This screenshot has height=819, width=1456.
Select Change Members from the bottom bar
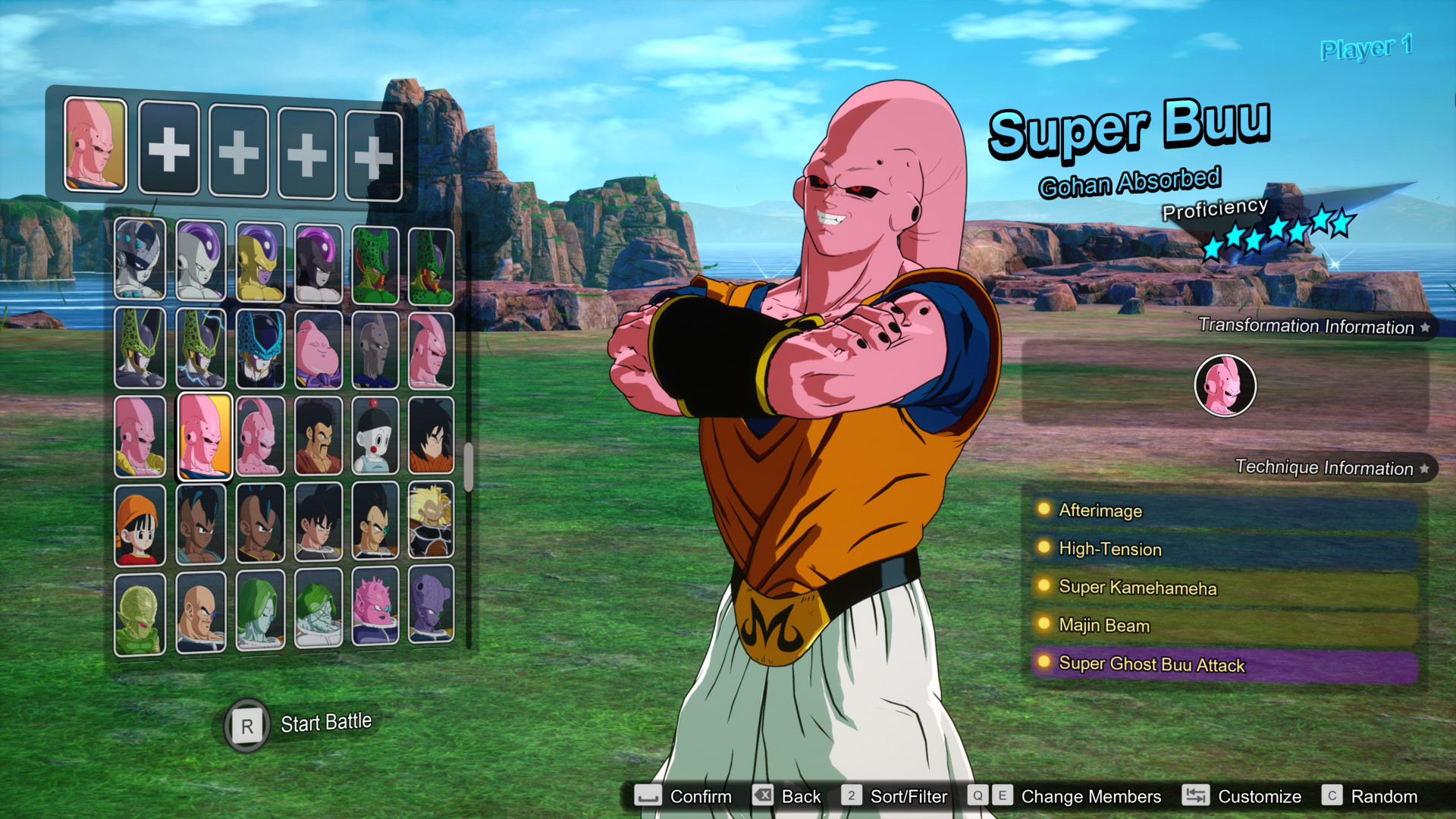pyautogui.click(x=1090, y=796)
